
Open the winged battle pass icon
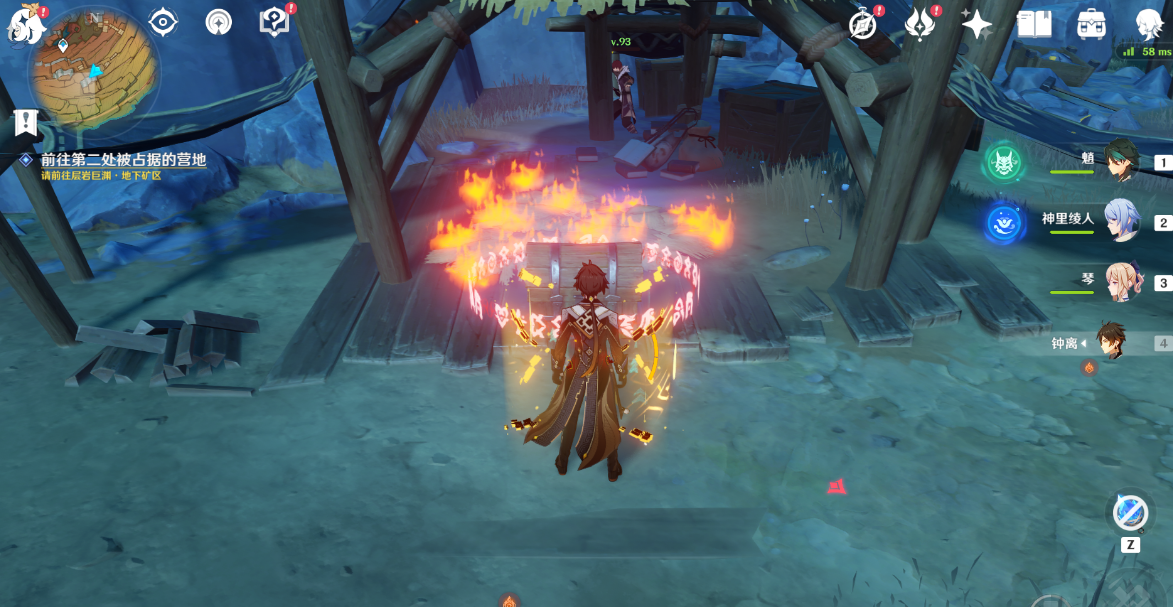click(x=920, y=23)
